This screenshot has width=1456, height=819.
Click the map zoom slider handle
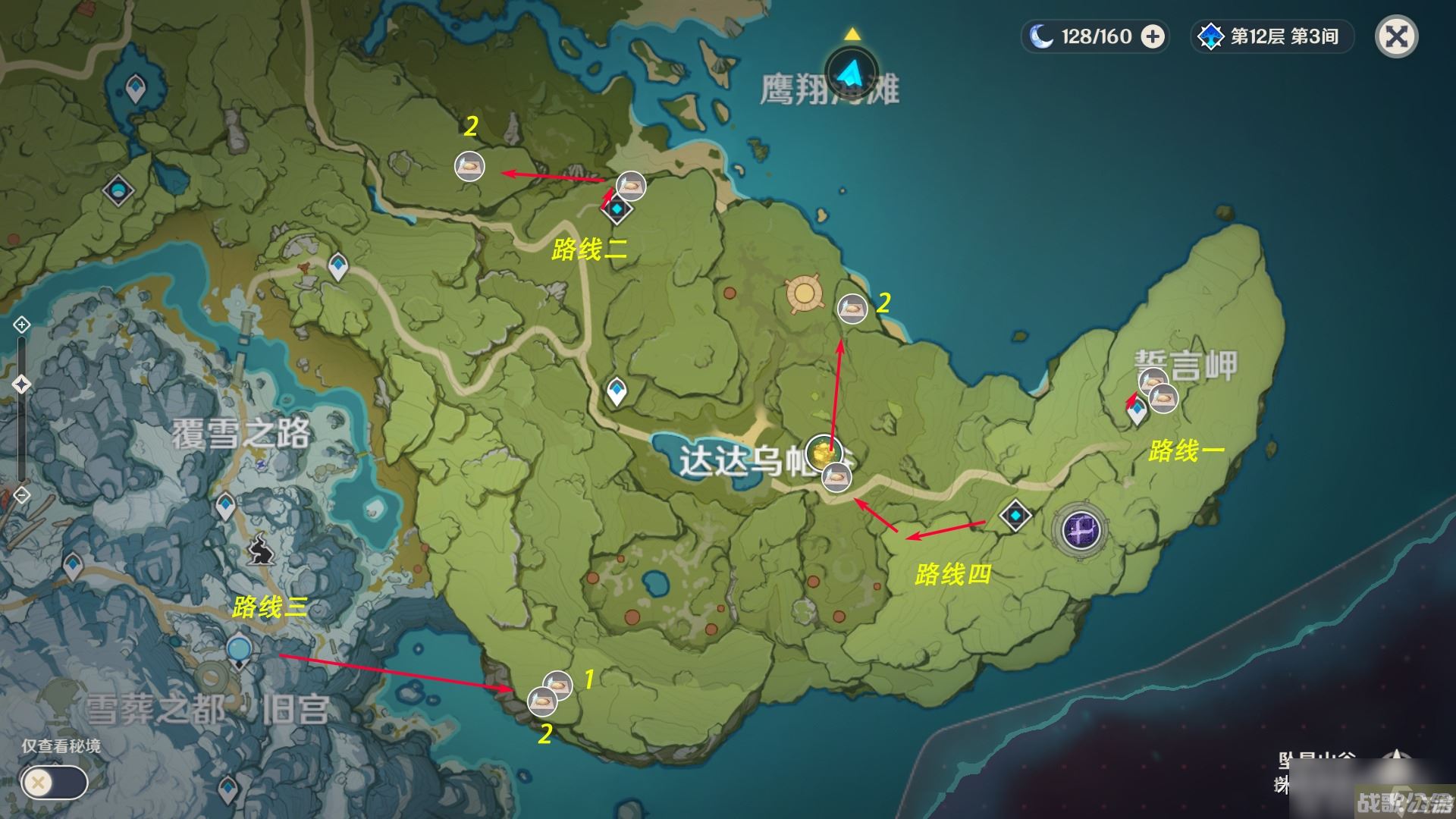point(21,384)
